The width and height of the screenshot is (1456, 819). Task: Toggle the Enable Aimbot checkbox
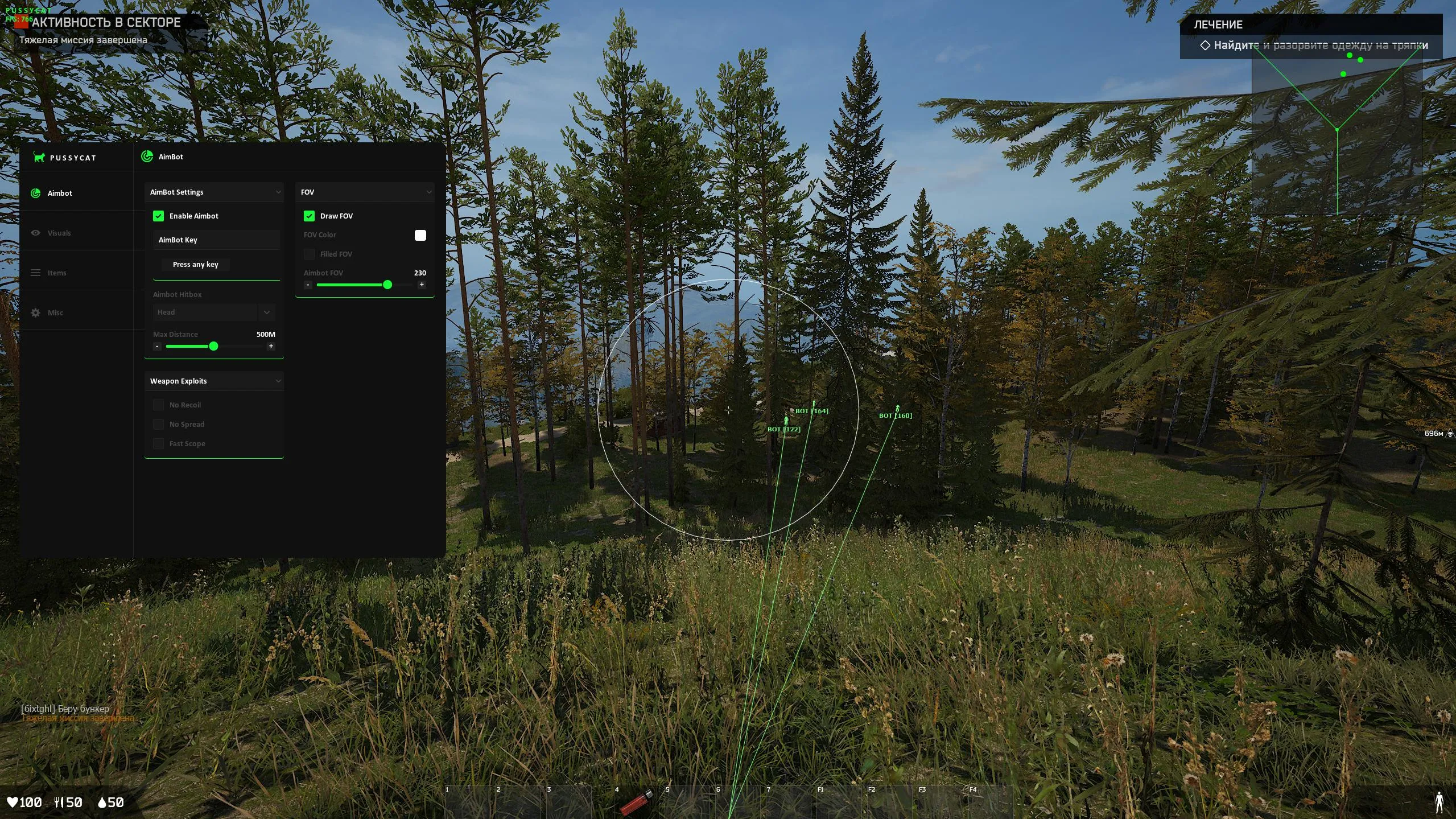coord(158,216)
